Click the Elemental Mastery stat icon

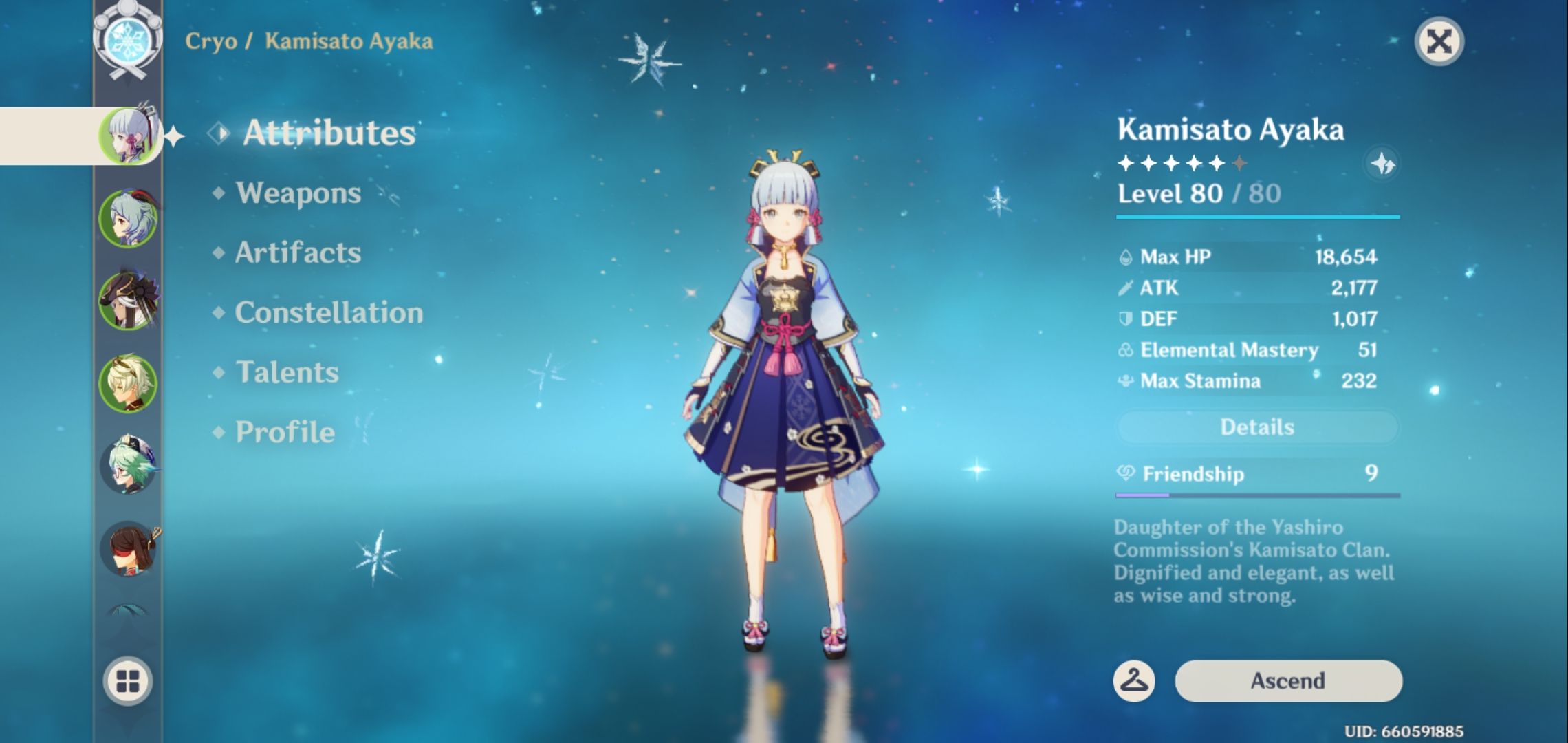tap(1128, 349)
